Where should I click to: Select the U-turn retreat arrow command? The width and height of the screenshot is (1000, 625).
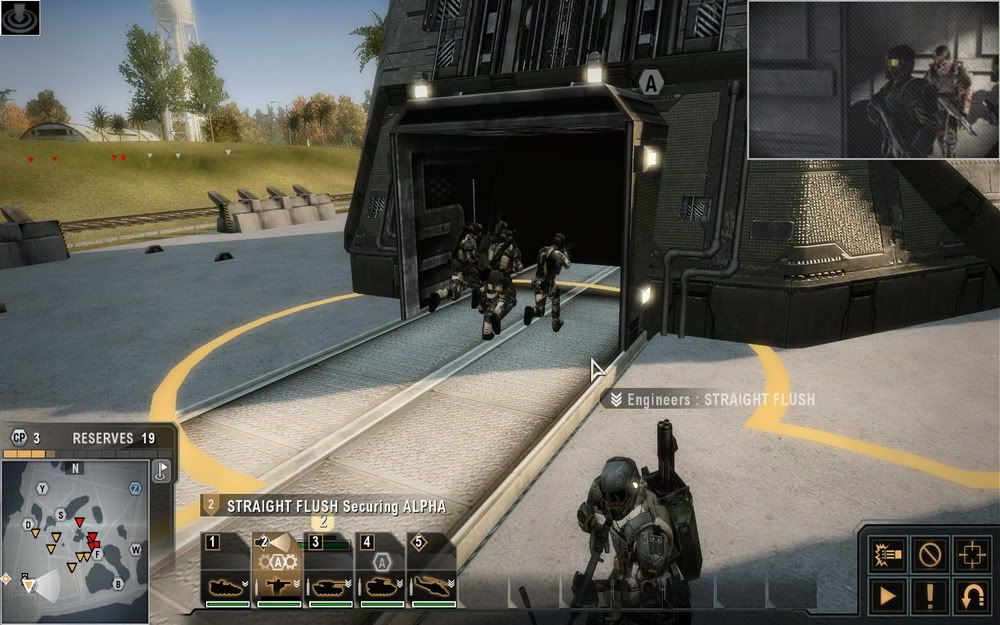pos(973,596)
